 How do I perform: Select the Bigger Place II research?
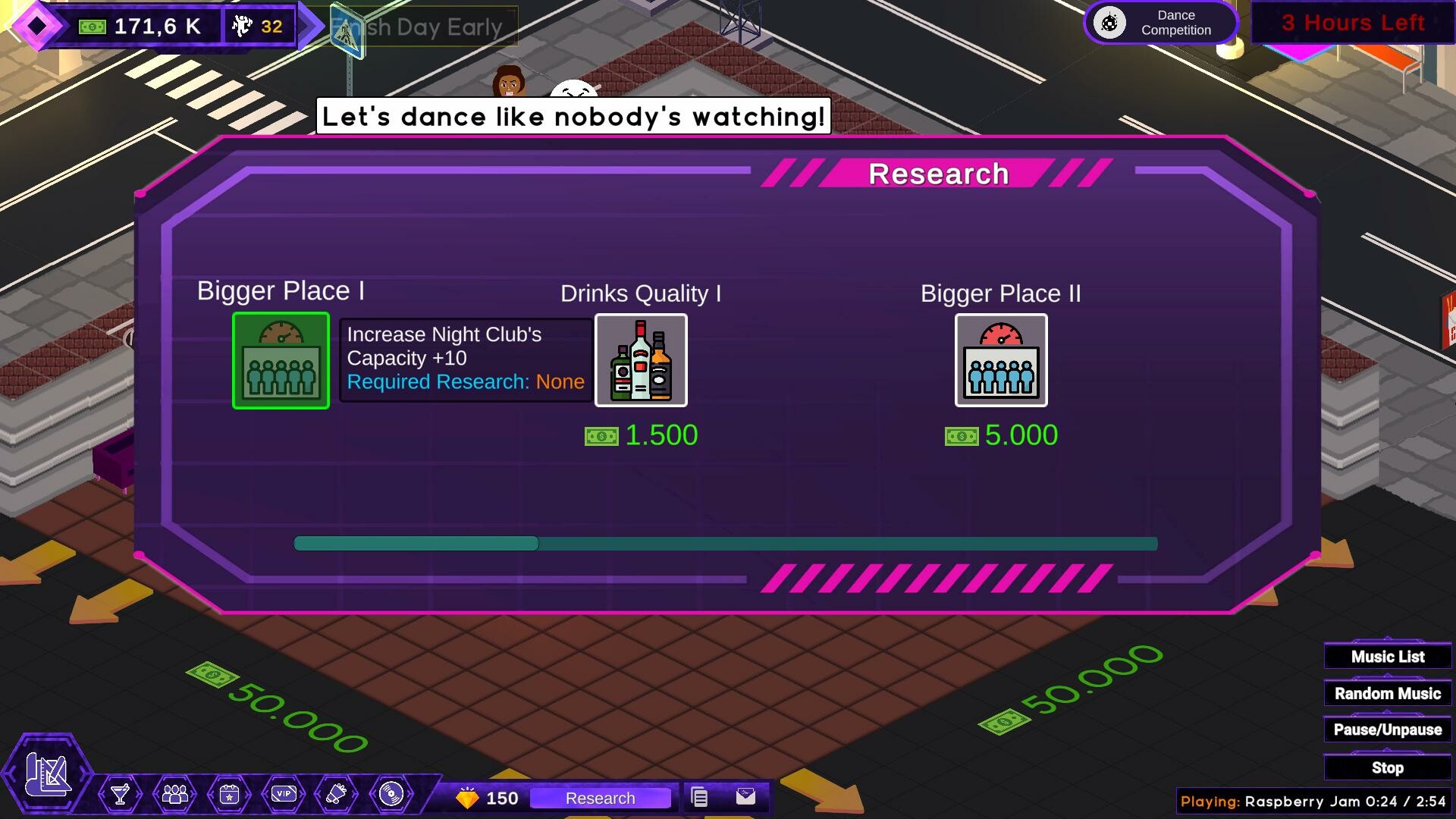(x=1000, y=360)
